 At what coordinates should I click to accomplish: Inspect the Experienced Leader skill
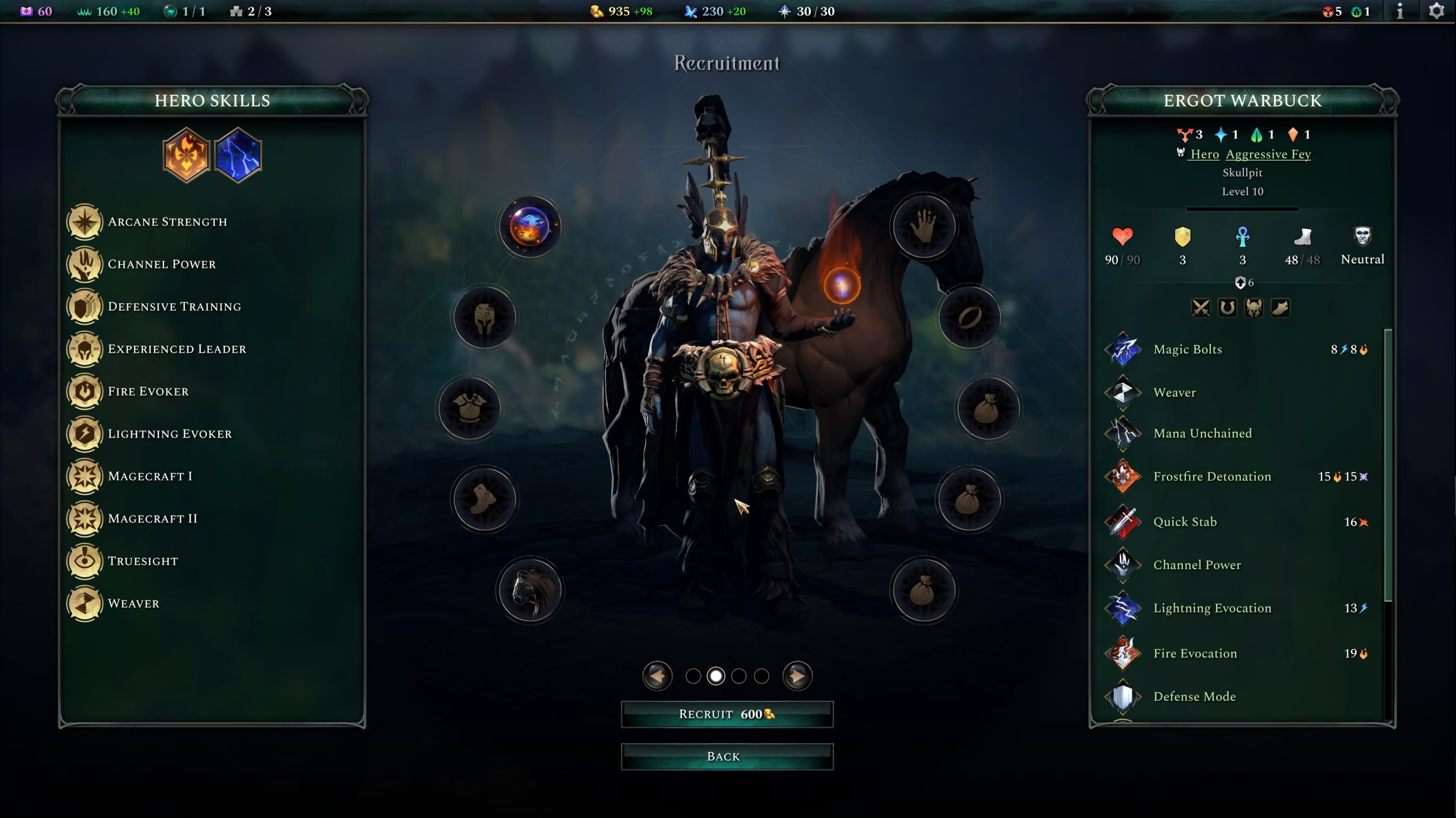[176, 349]
